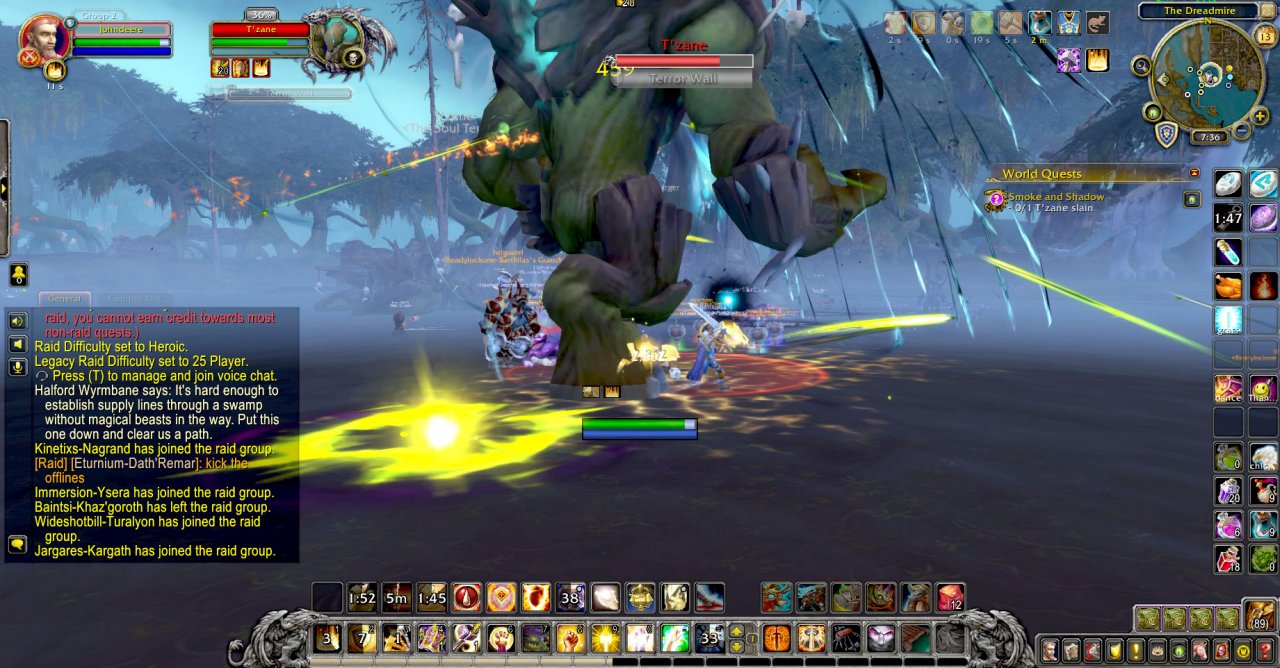Select the Smoke and Shadow world quest

(1056, 197)
